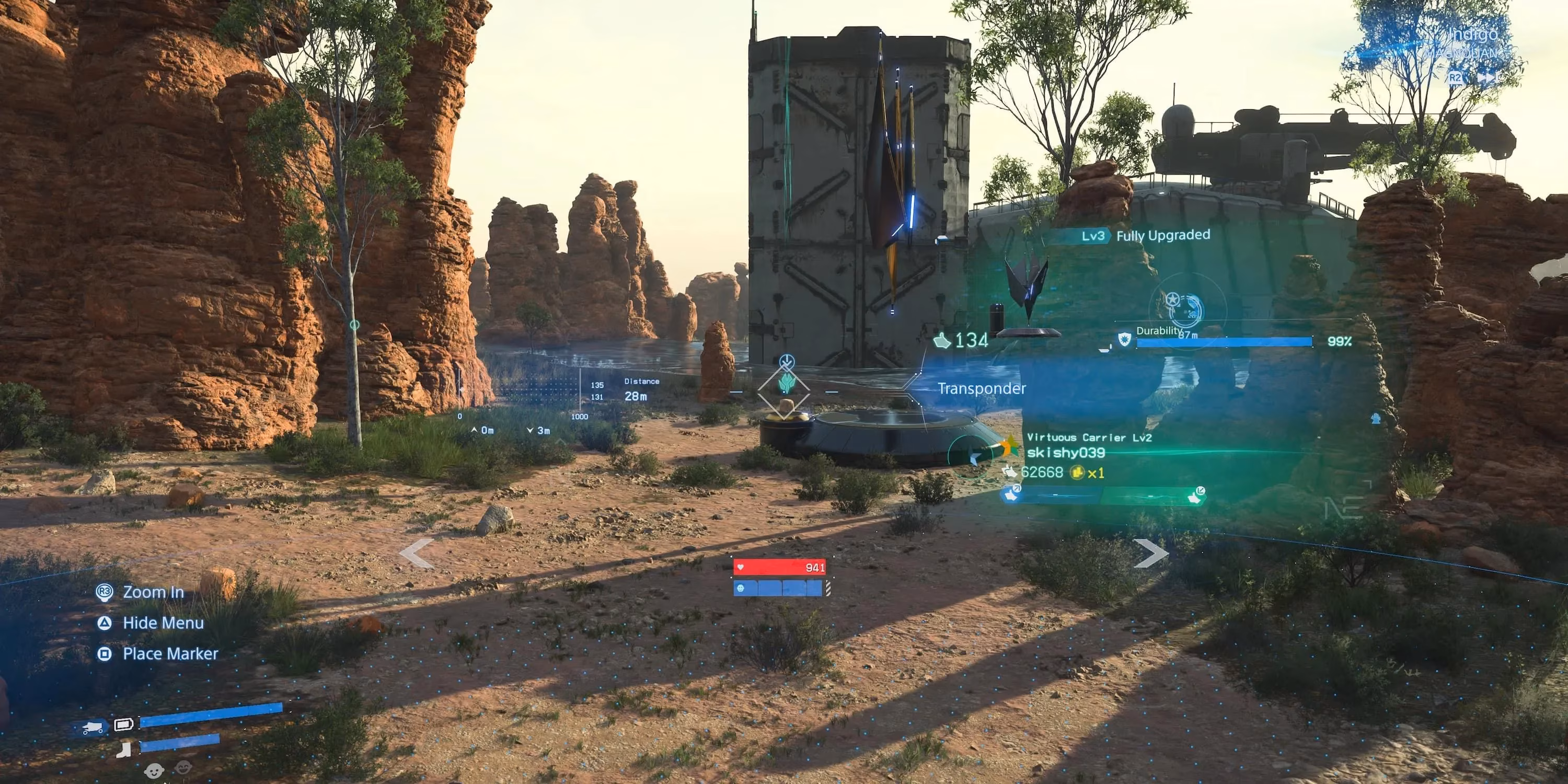Activate the Place Marker option
Viewport: 1568px width, 784px height.
tap(170, 654)
